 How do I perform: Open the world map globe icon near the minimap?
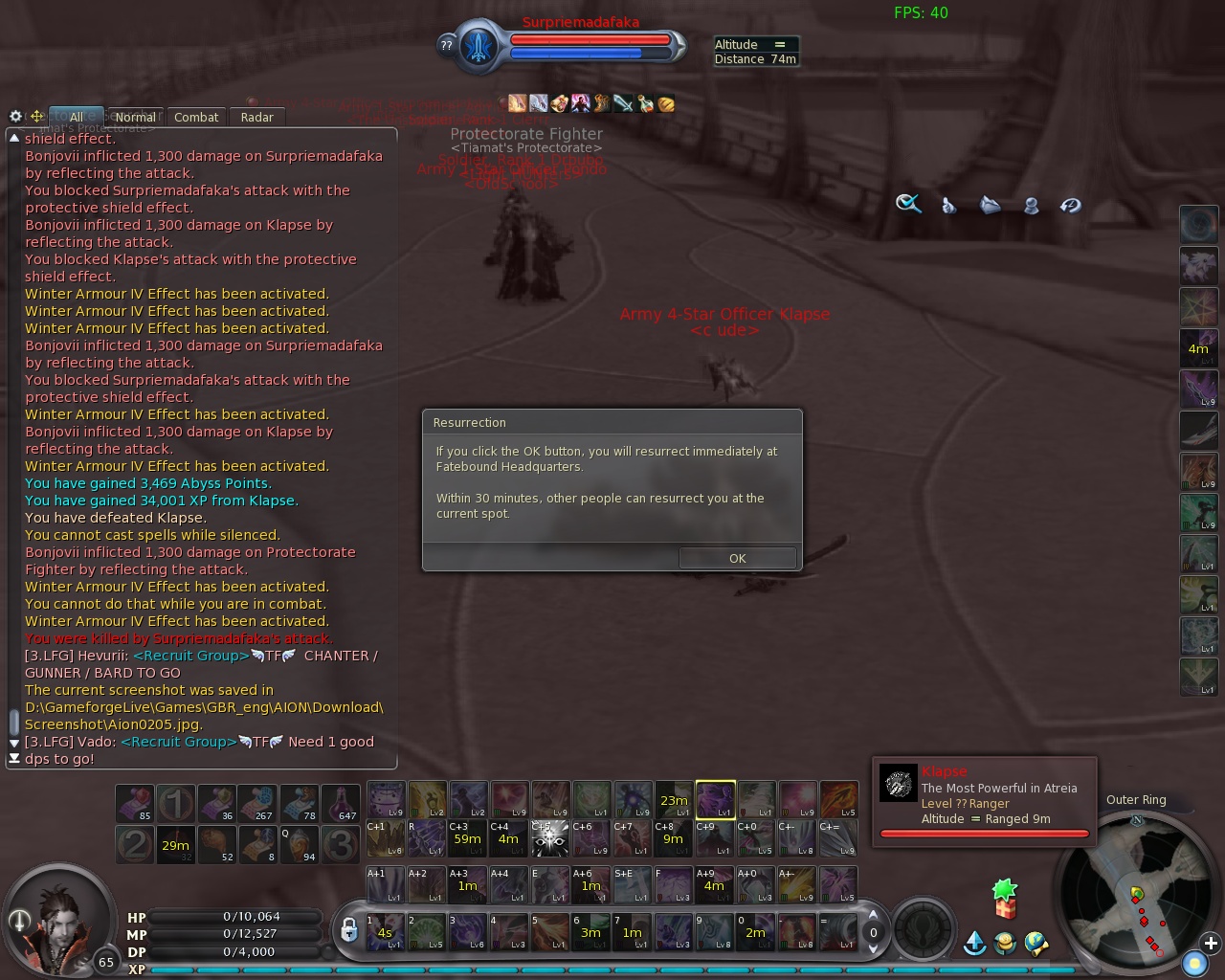click(x=1037, y=945)
